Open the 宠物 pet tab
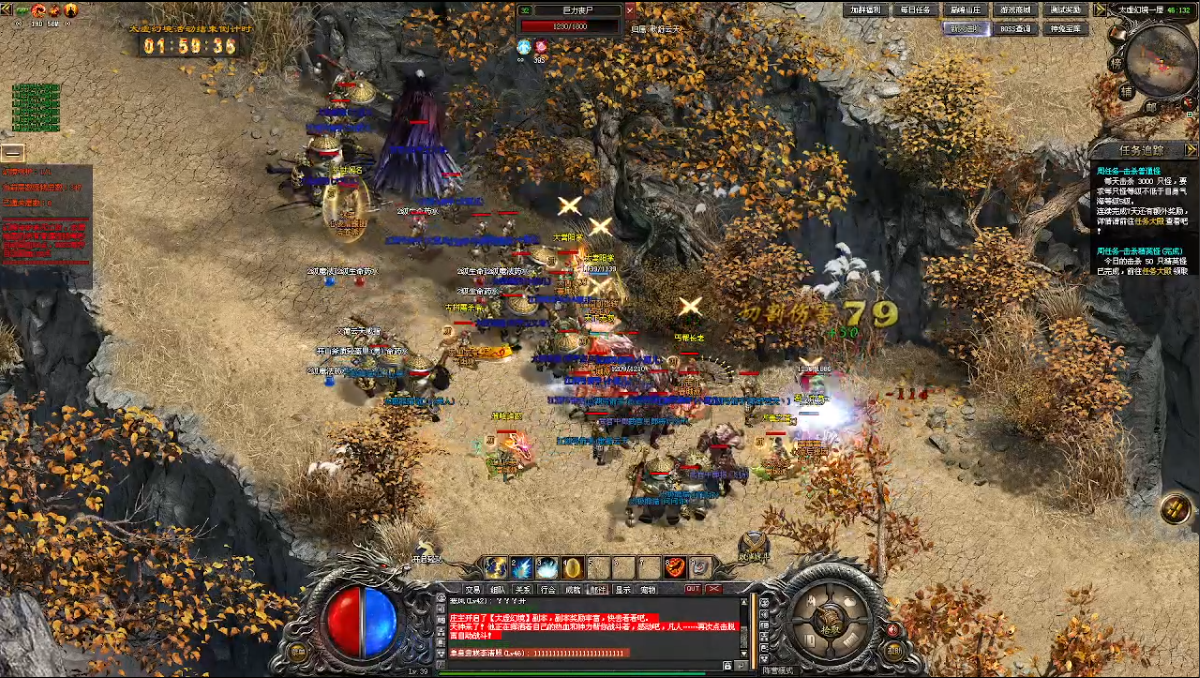This screenshot has width=1200, height=678. tap(648, 590)
